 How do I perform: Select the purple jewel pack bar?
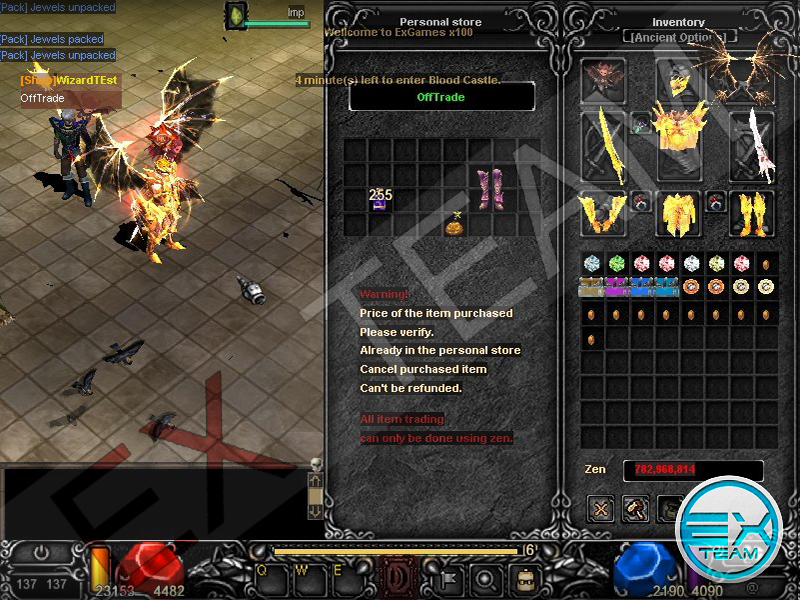pos(617,288)
